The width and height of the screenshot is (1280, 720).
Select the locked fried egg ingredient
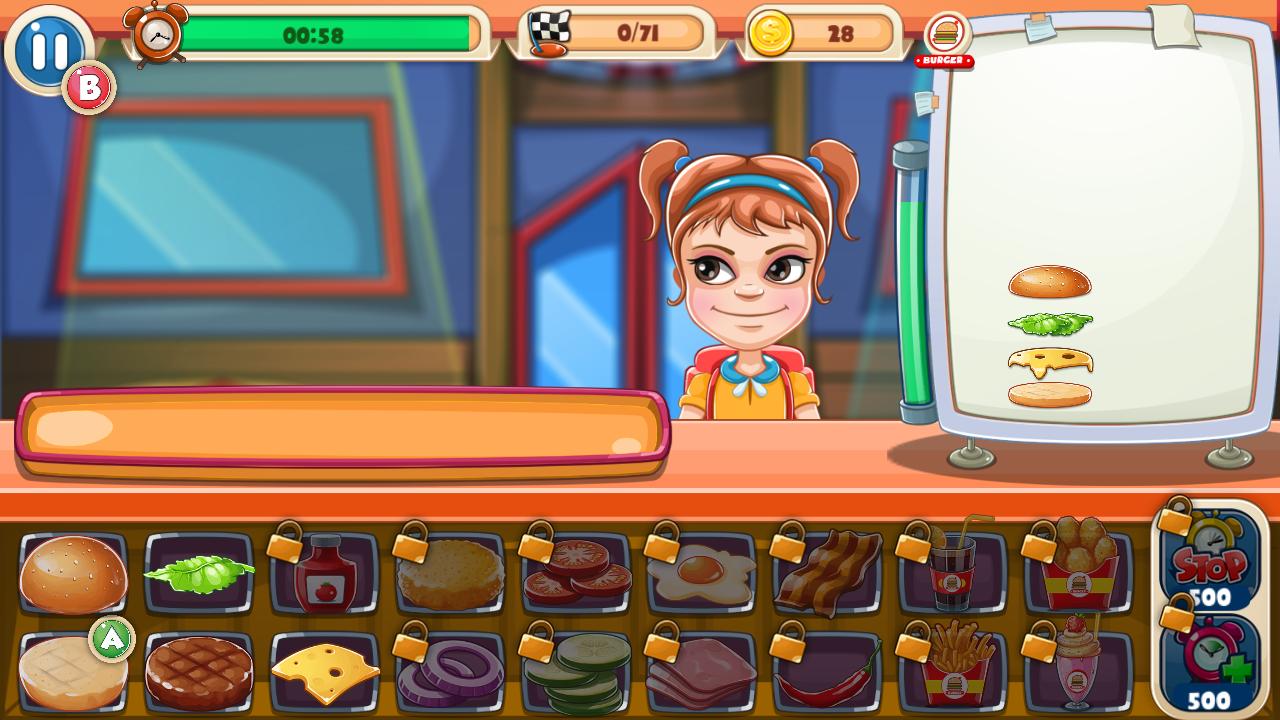[699, 570]
